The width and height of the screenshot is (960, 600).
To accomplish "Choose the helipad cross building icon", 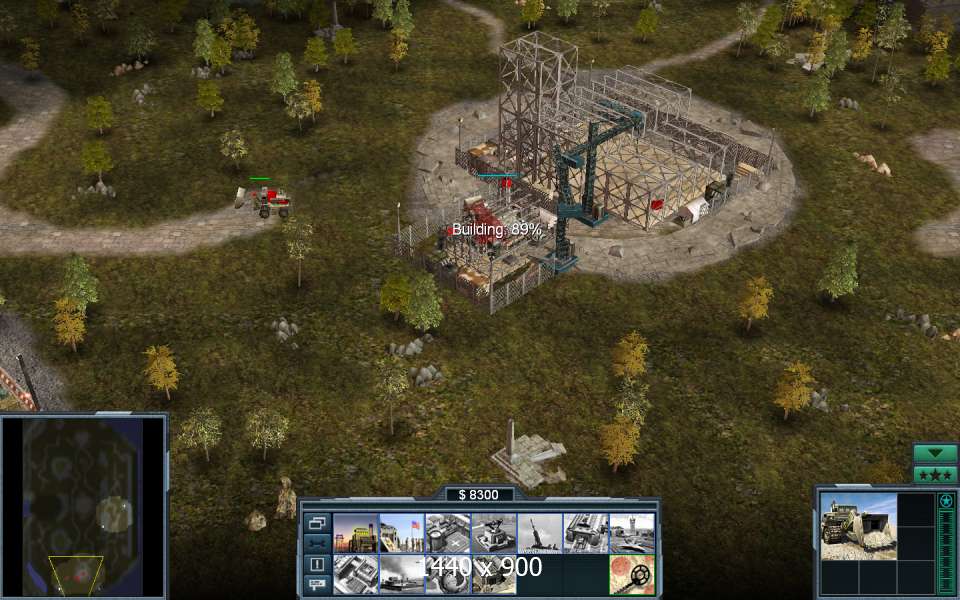I will [x=448, y=533].
